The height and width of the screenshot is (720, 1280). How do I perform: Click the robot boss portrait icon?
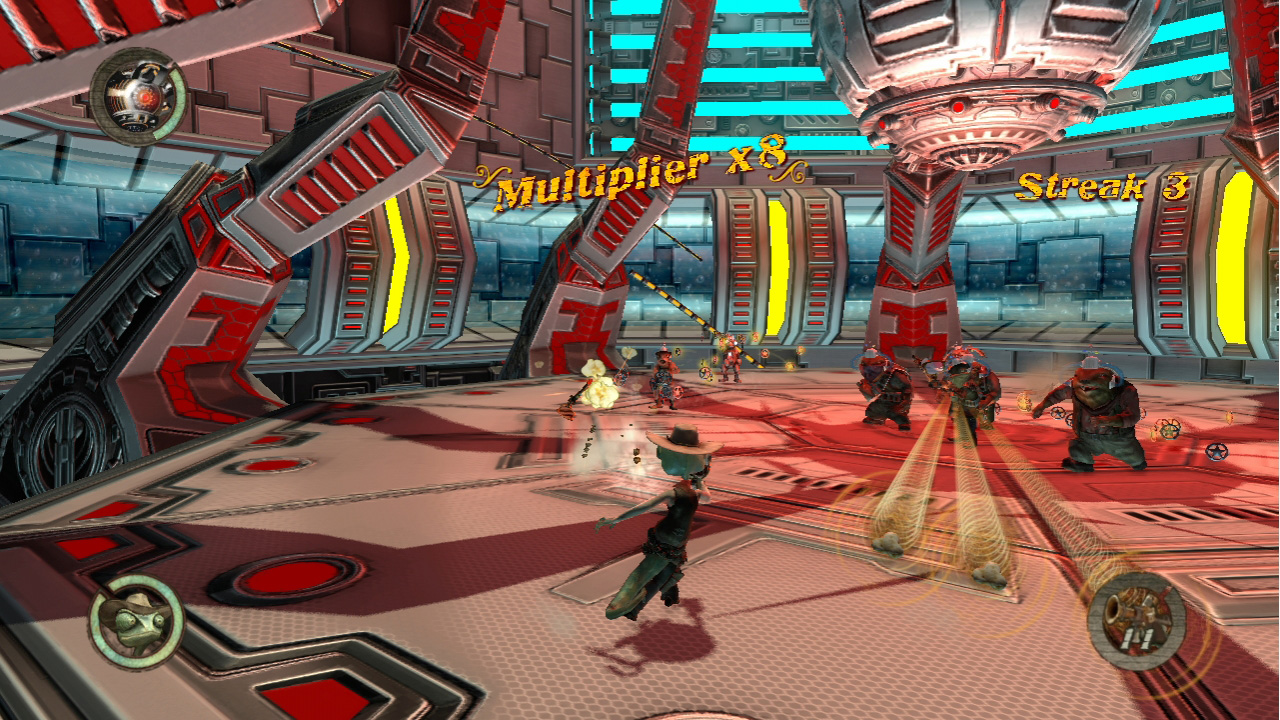point(138,97)
